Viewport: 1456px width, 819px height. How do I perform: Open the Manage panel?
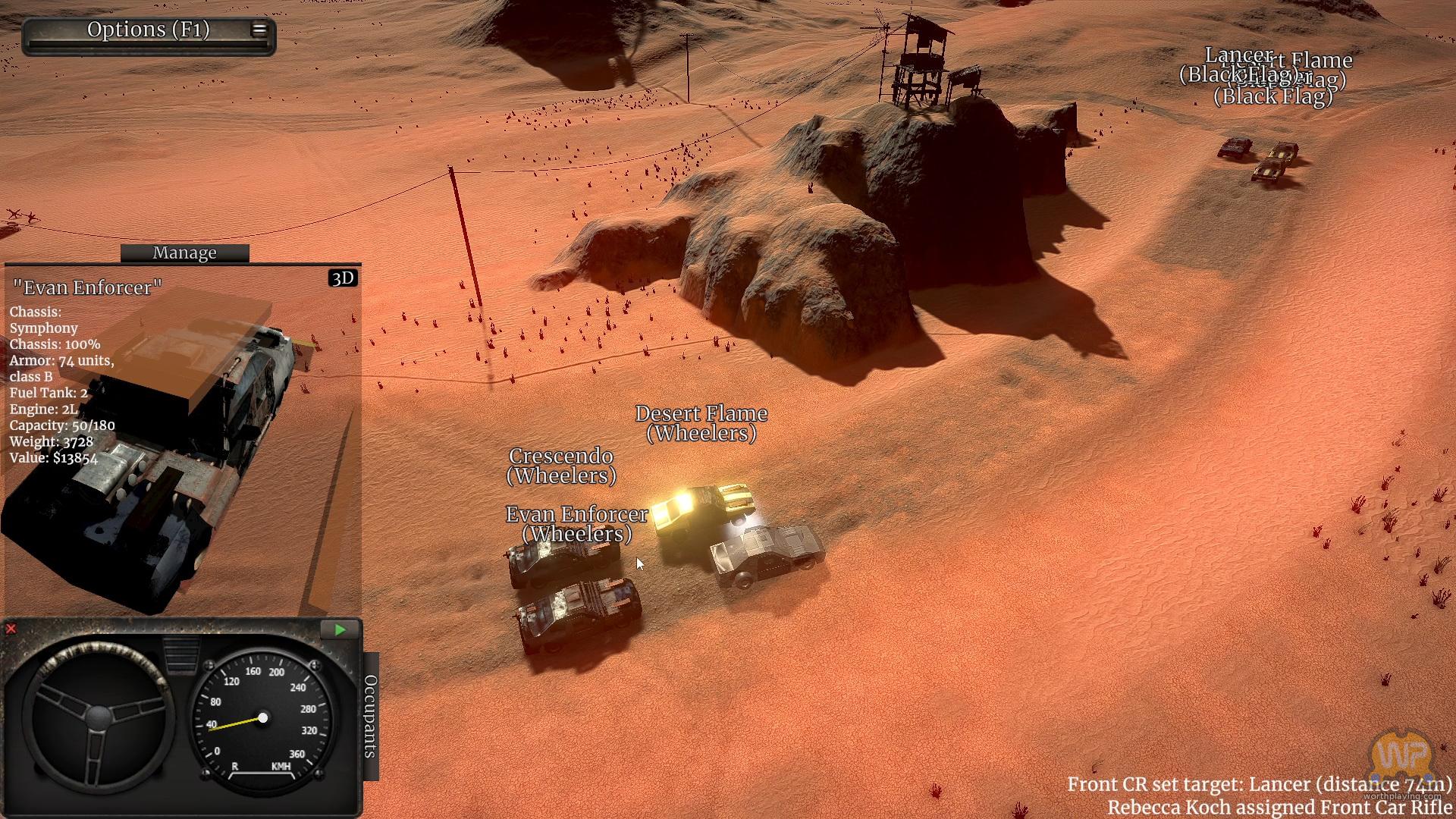click(x=184, y=253)
